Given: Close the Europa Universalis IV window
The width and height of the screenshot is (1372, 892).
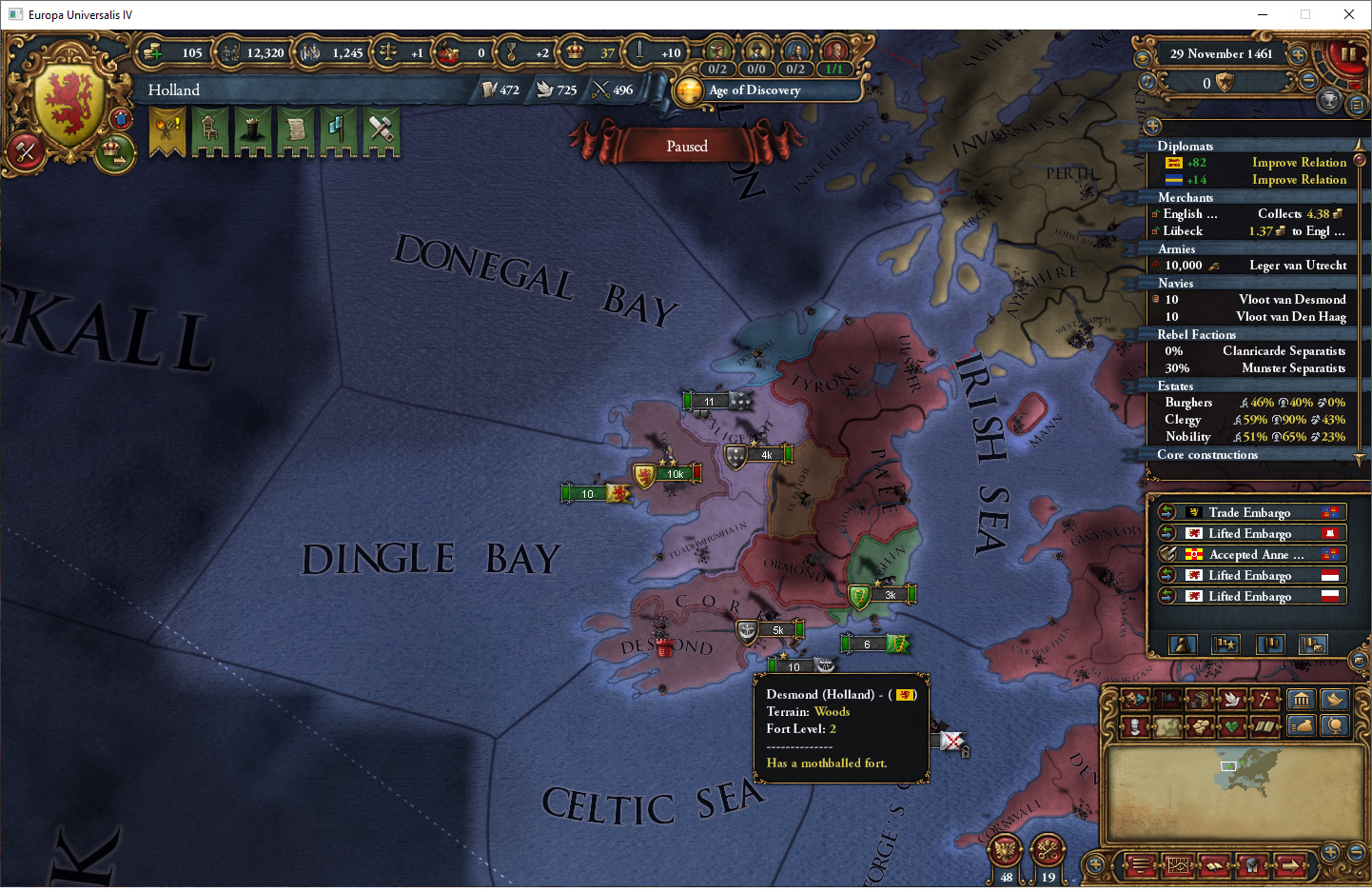Looking at the screenshot, I should 1349,14.
